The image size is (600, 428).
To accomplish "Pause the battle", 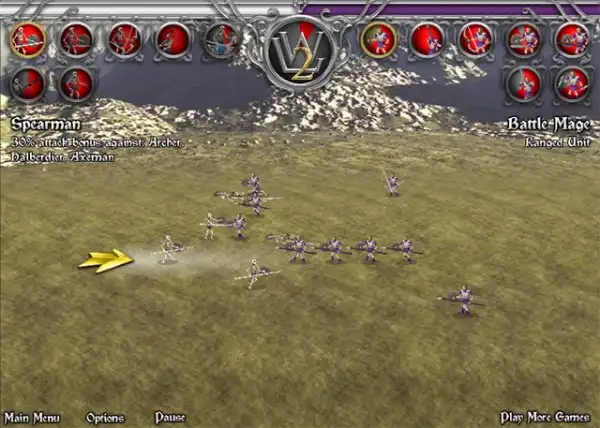I will click(170, 417).
